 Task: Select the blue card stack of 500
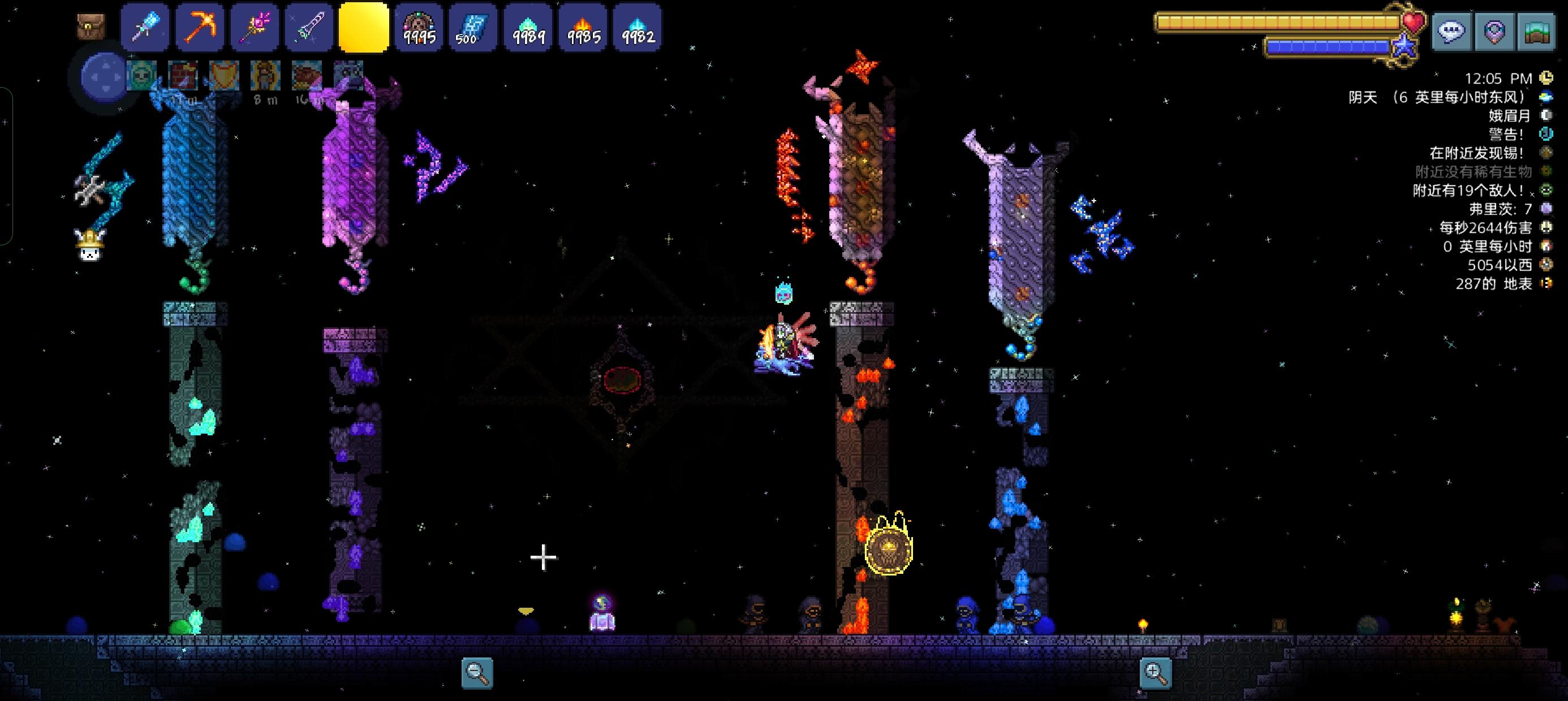point(473,28)
